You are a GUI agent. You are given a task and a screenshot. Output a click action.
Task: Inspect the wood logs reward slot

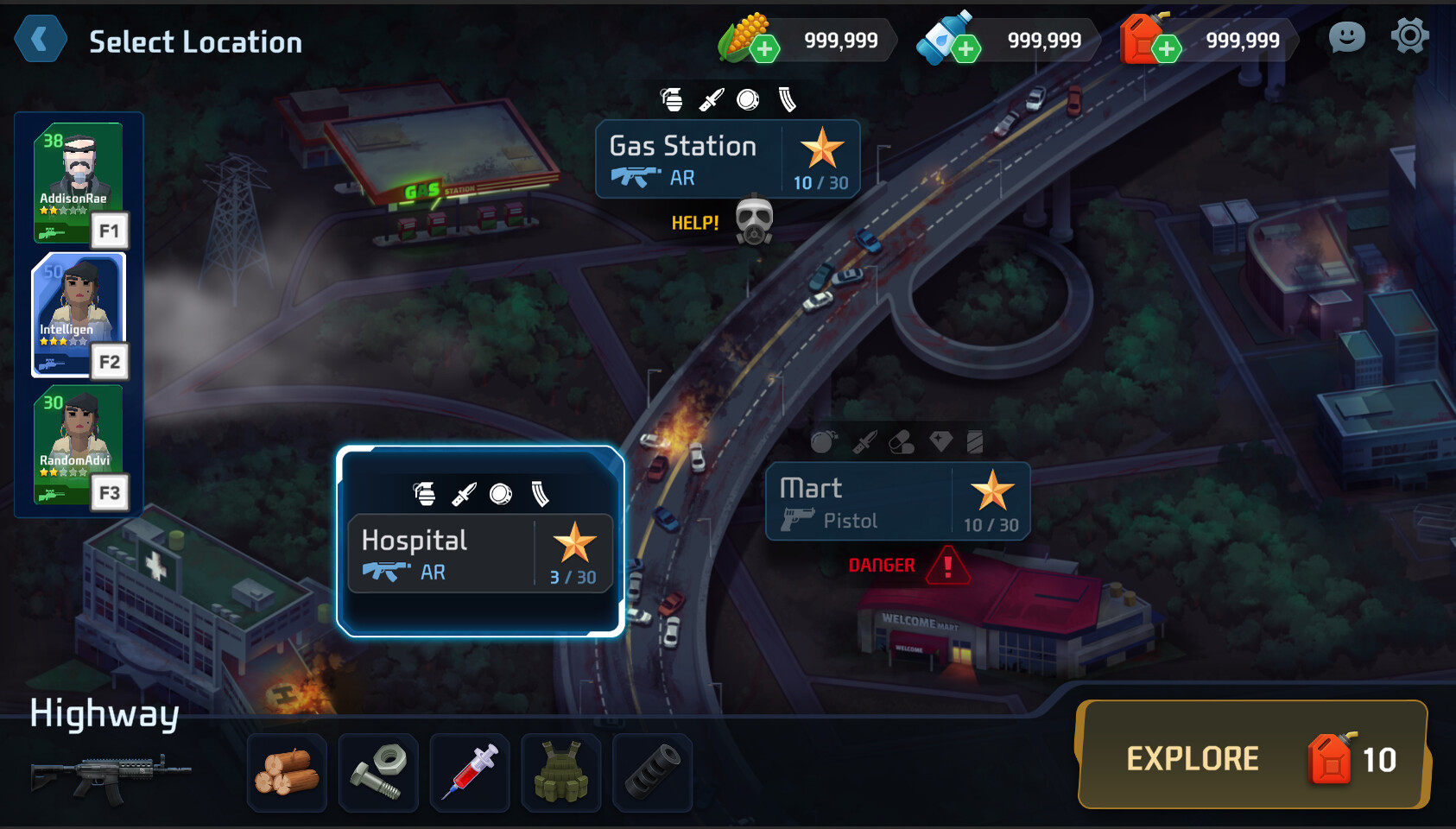tap(288, 773)
